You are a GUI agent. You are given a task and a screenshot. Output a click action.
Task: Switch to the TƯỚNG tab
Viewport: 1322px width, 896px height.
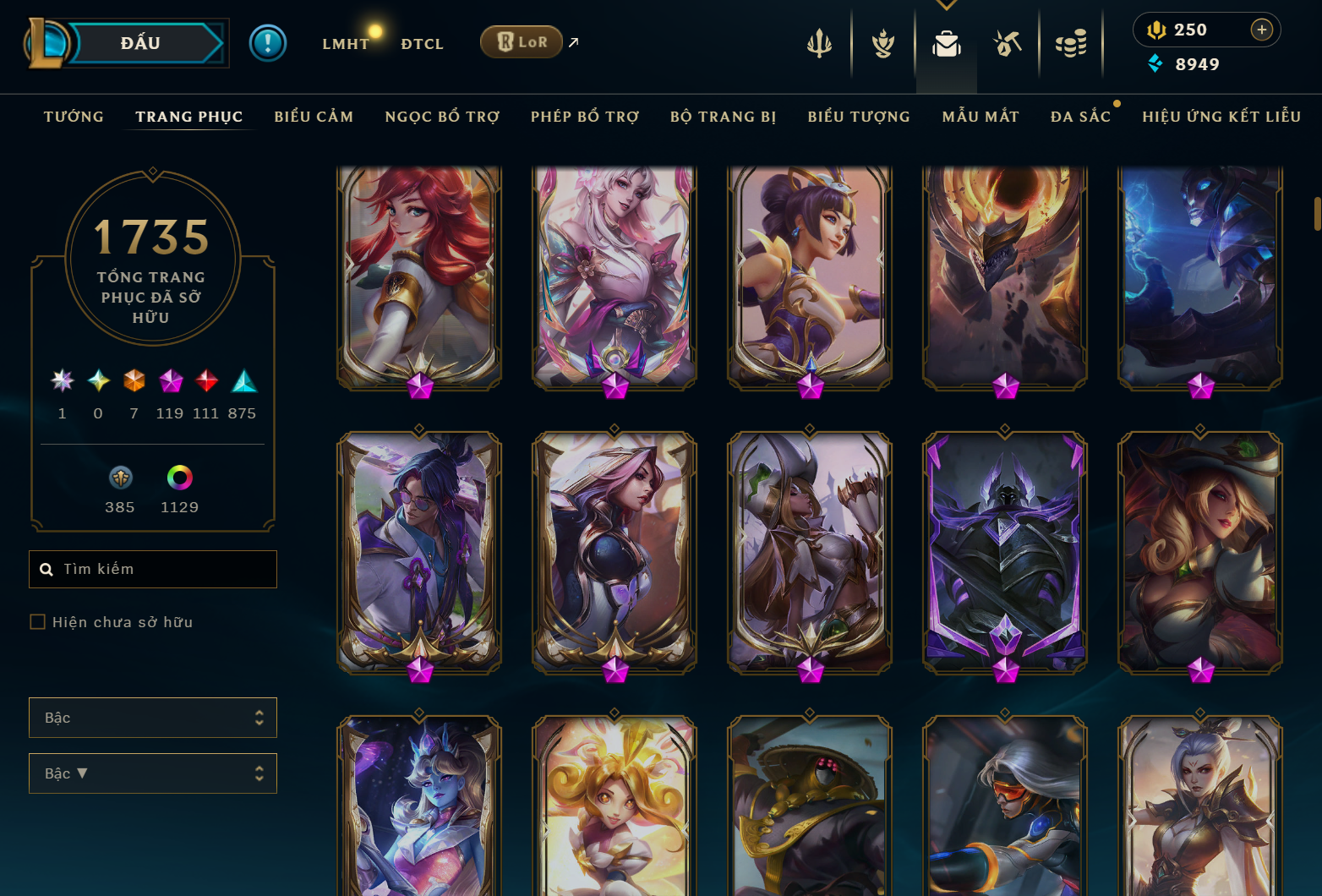(x=74, y=117)
